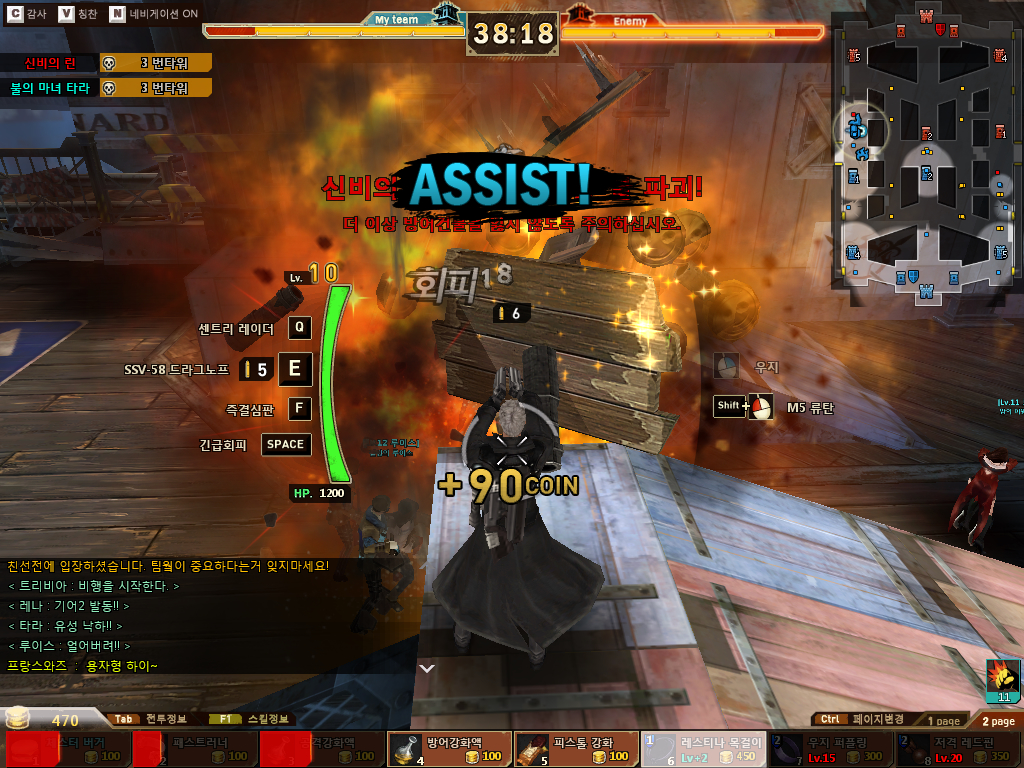Select the M5 류탄 grenade icon
Viewport: 1024px width, 768px height.
(x=761, y=407)
